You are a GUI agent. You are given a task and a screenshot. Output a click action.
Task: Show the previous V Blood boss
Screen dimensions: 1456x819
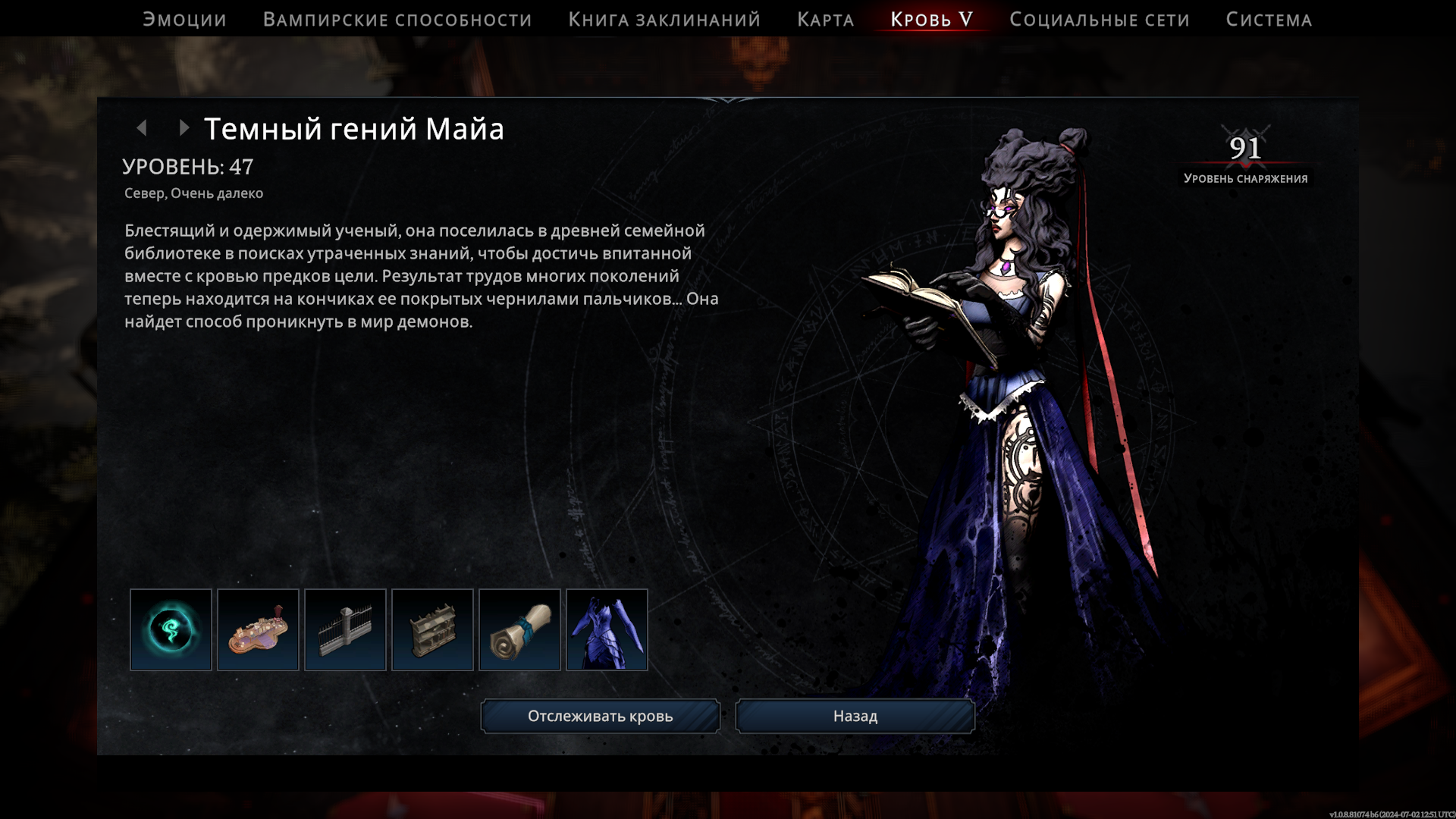point(142,128)
